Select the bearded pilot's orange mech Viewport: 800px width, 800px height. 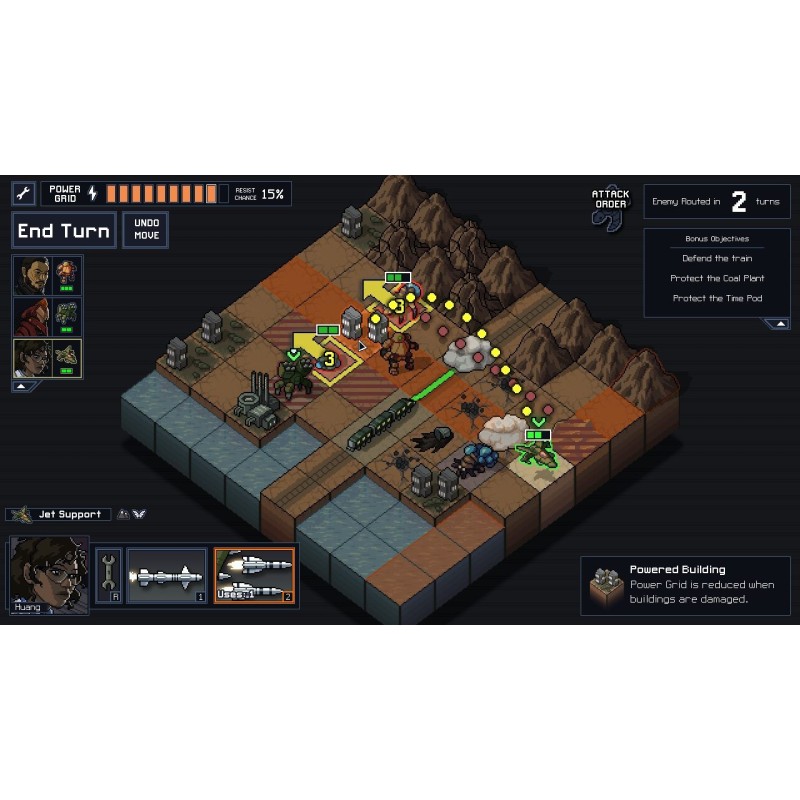47,275
